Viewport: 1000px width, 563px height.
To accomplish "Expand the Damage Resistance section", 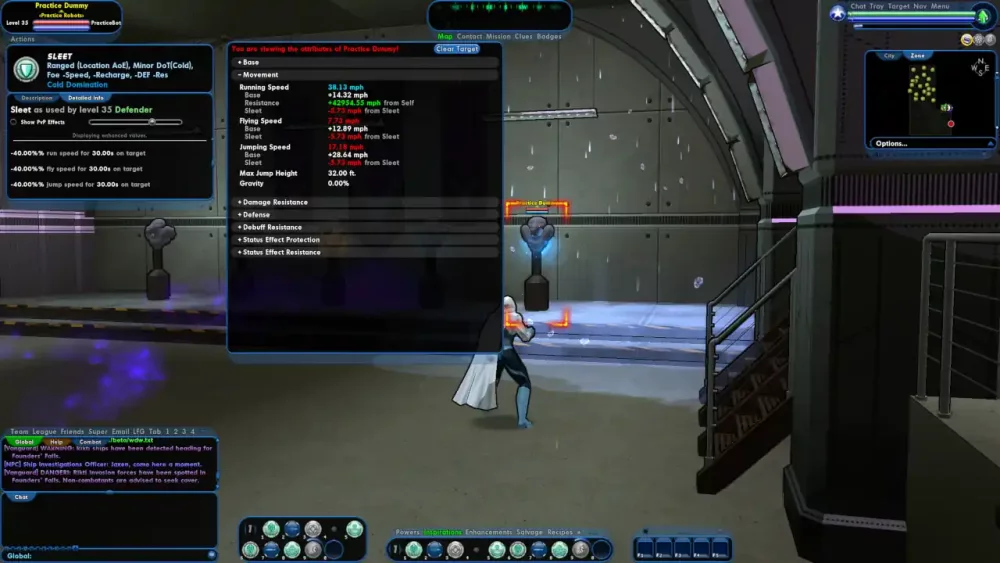I will [272, 202].
